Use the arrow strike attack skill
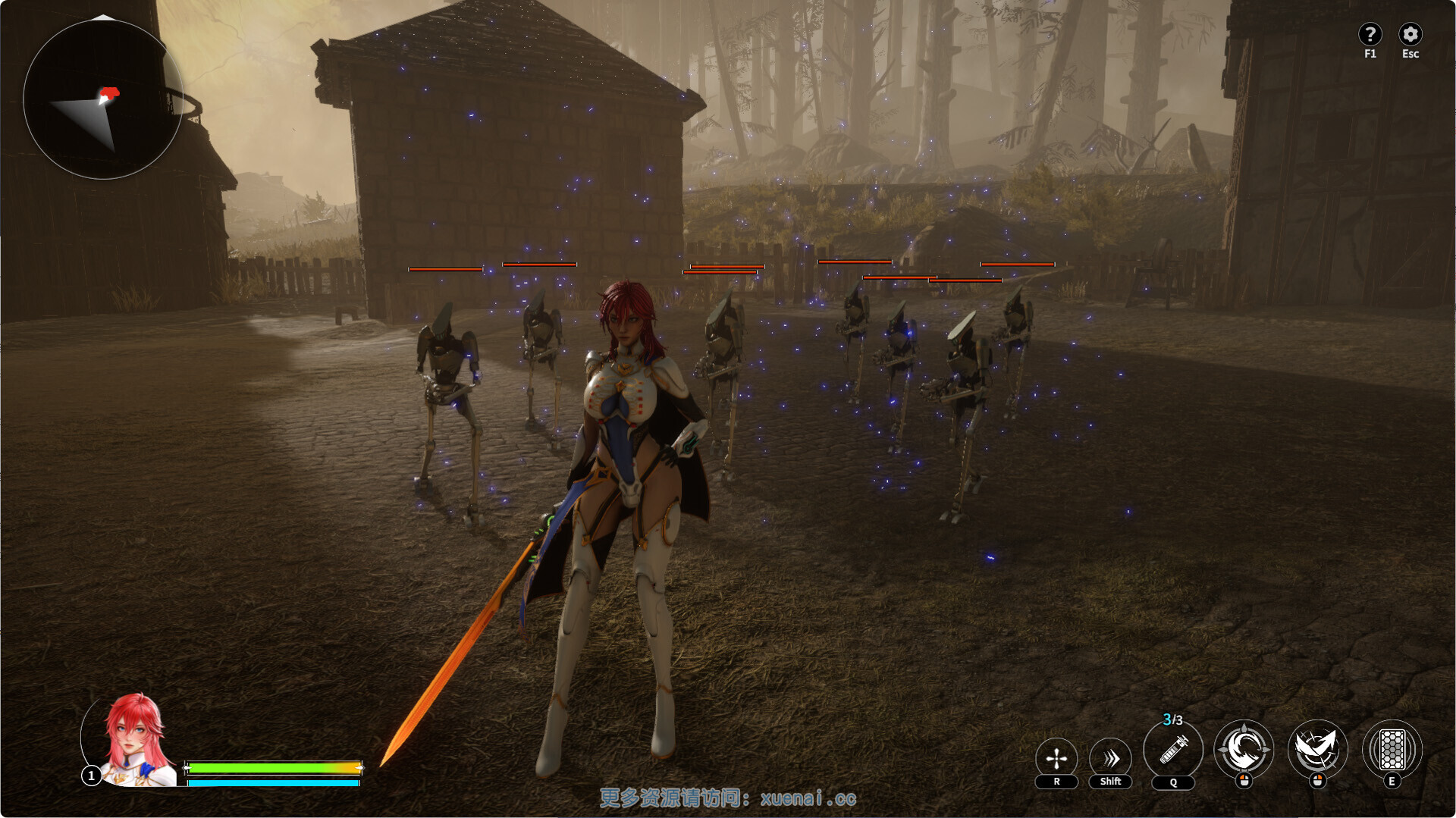The height and width of the screenshot is (818, 1456). pos(1317,749)
